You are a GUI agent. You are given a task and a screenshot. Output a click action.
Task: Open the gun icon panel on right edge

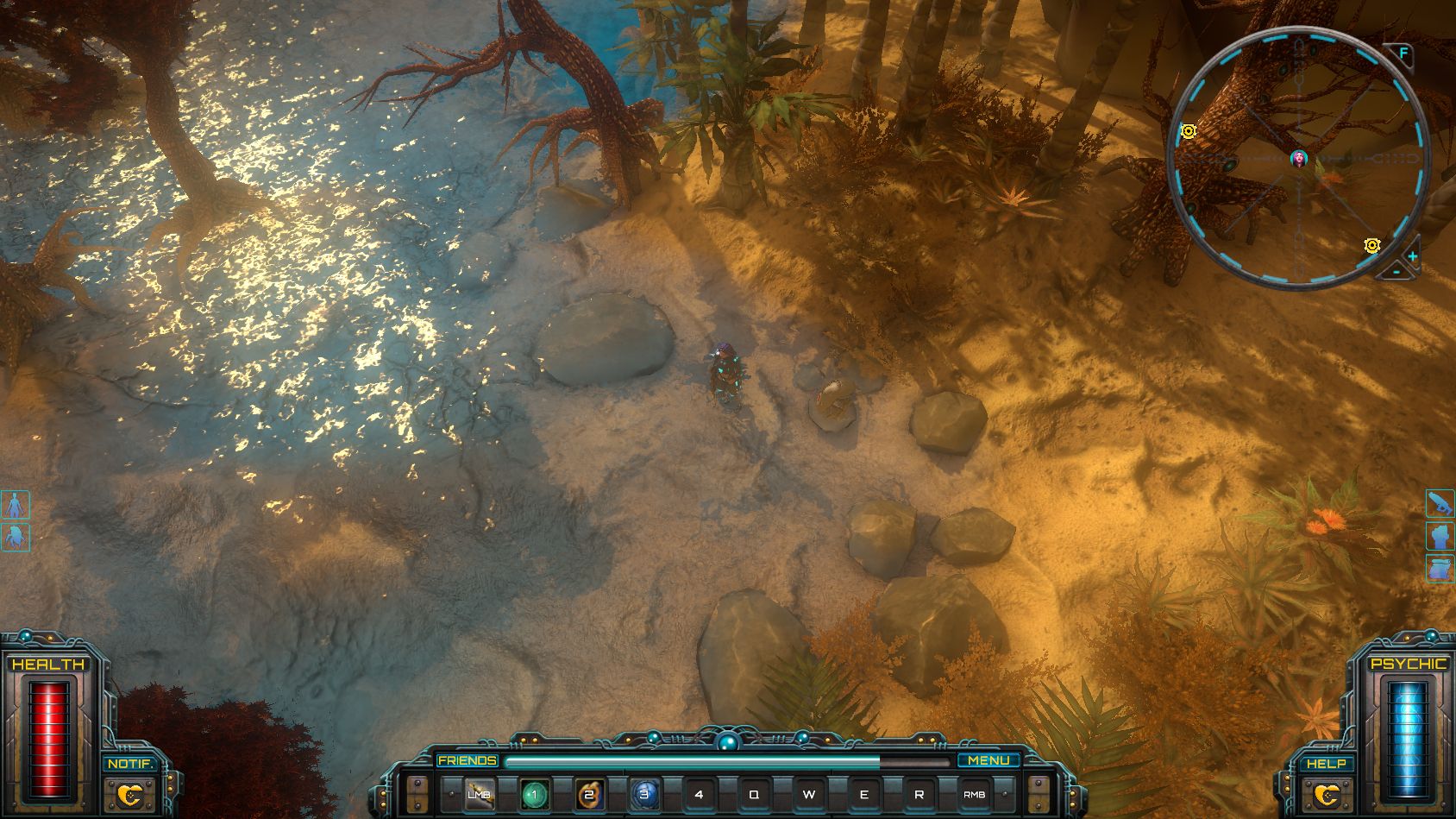coord(1440,503)
